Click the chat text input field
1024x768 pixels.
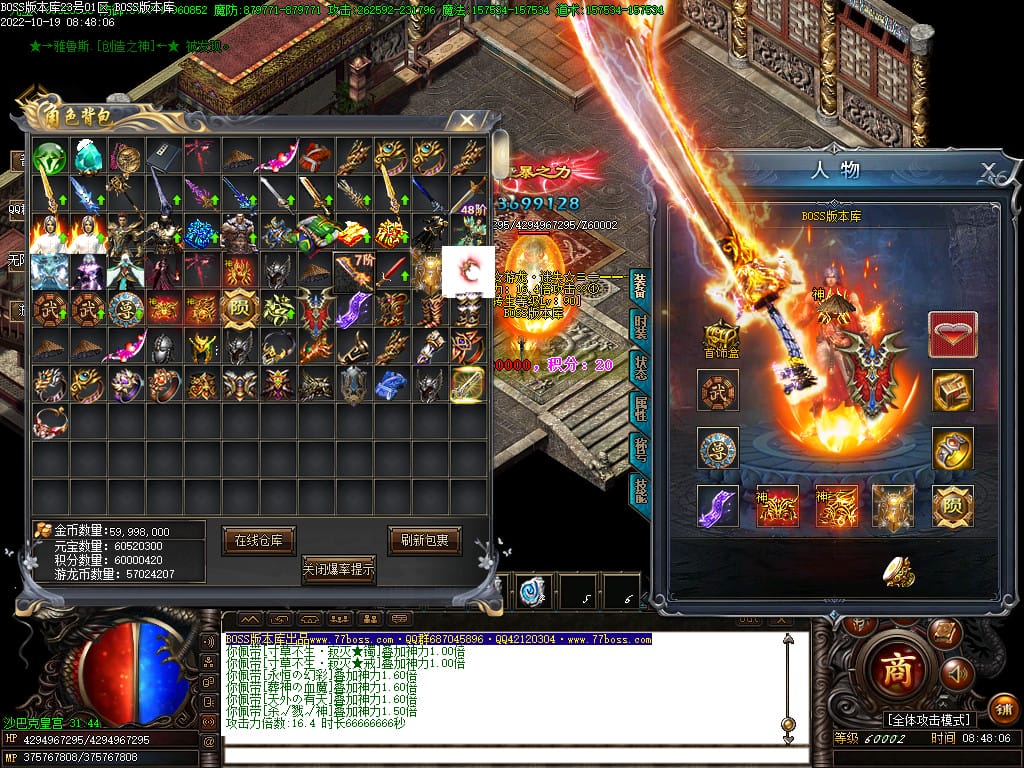click(x=500, y=750)
